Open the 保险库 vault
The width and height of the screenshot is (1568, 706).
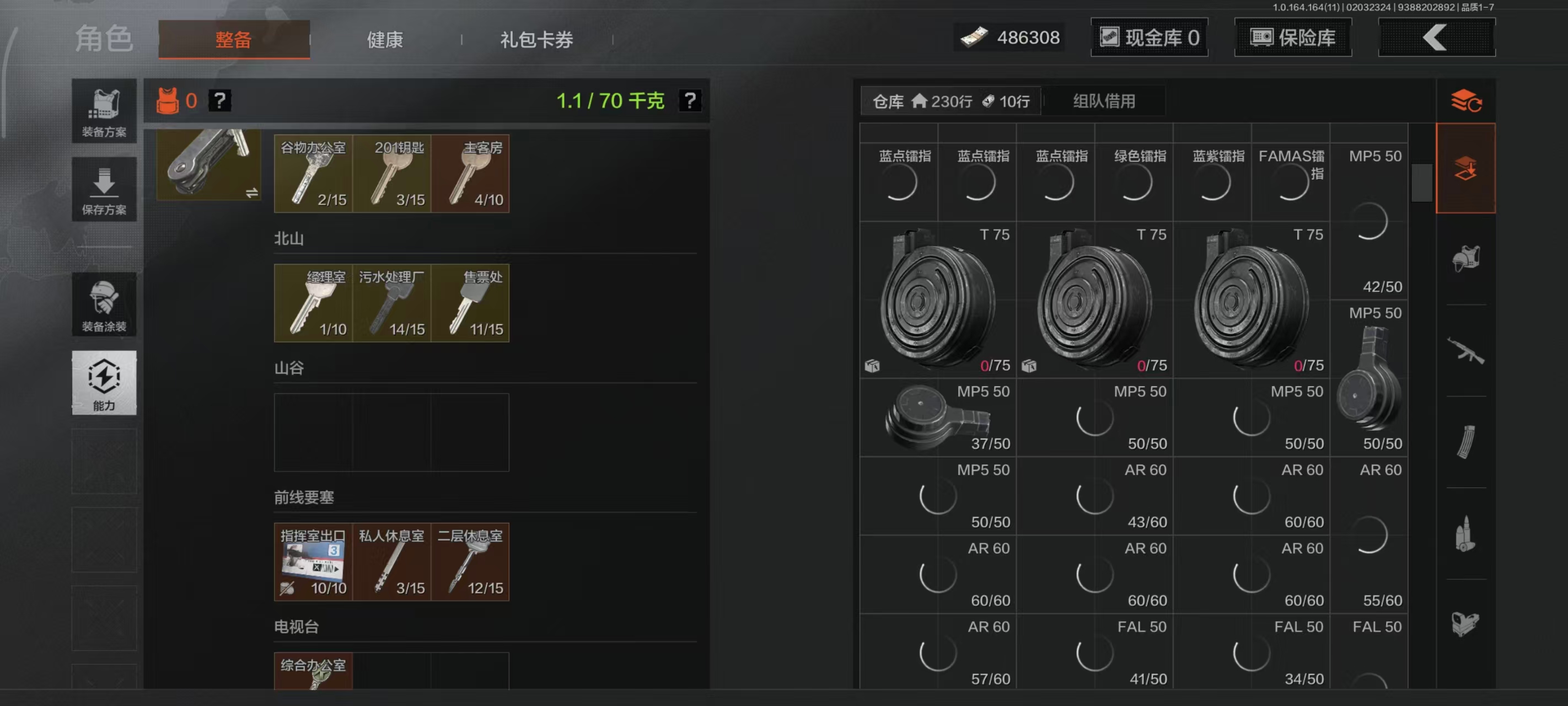click(1293, 37)
